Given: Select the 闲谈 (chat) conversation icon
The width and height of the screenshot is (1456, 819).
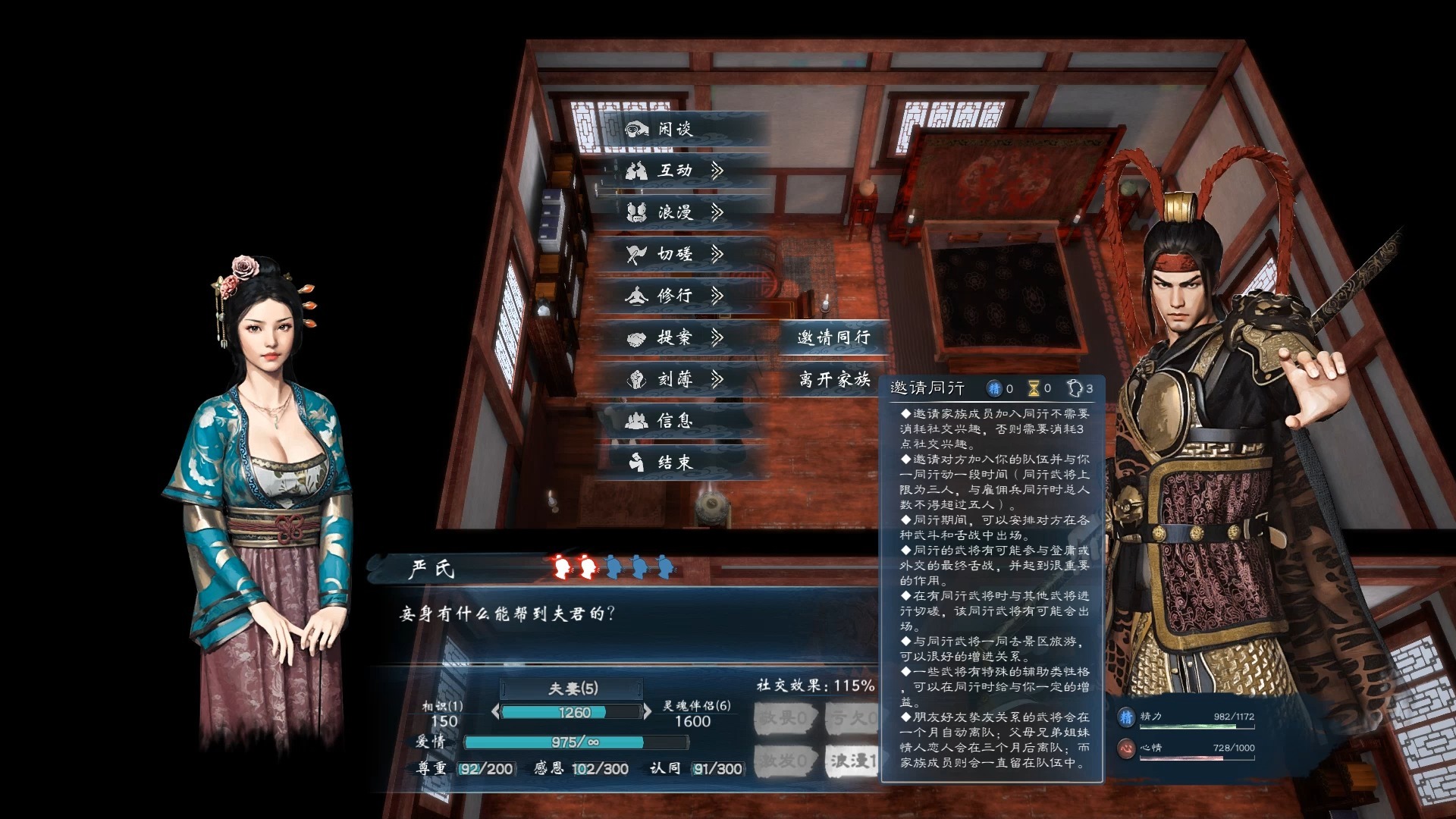Looking at the screenshot, I should 635,130.
